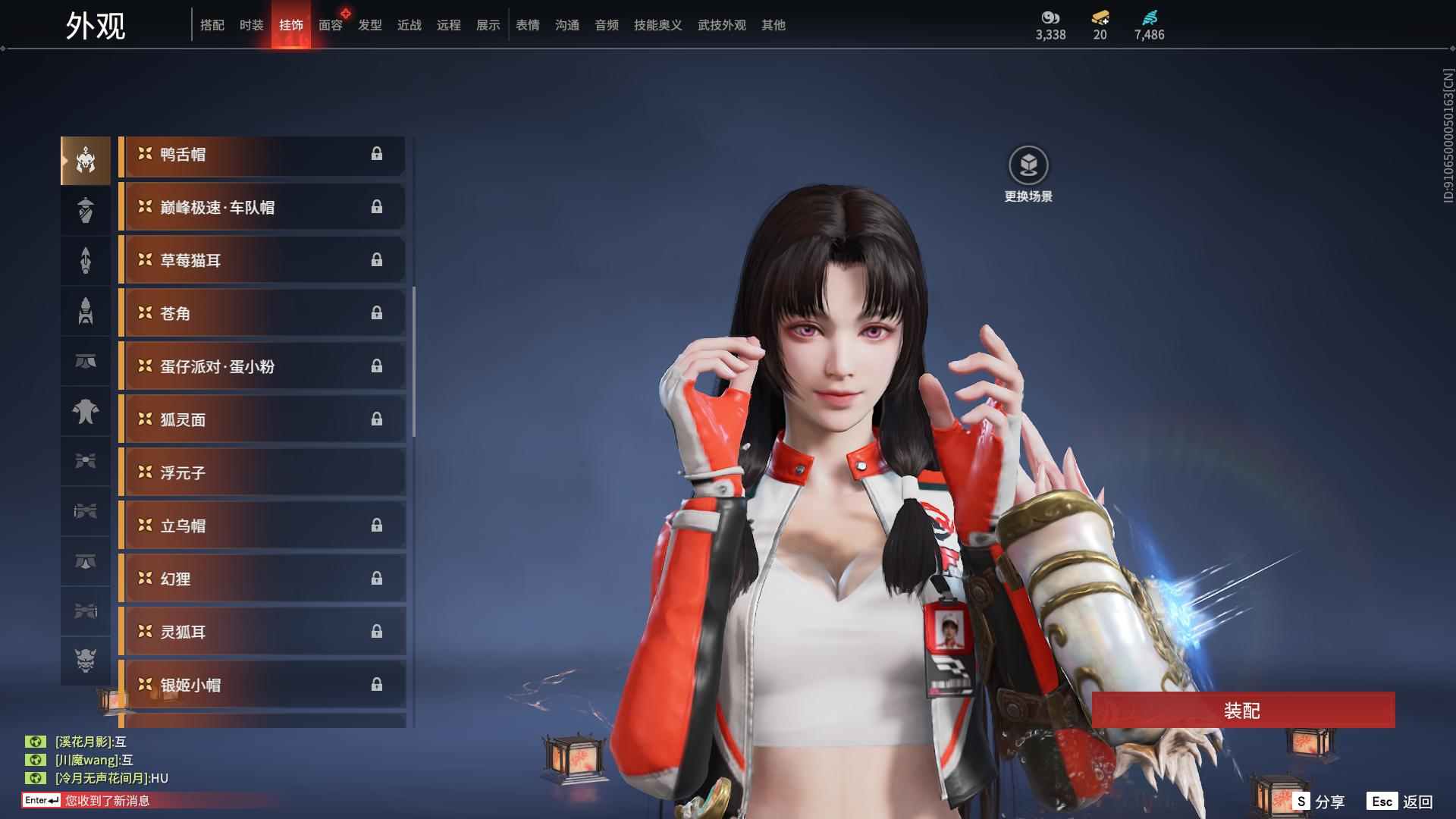This screenshot has height=819, width=1456.
Task: Click the lock icon on 鸭舌帽
Action: point(378,155)
